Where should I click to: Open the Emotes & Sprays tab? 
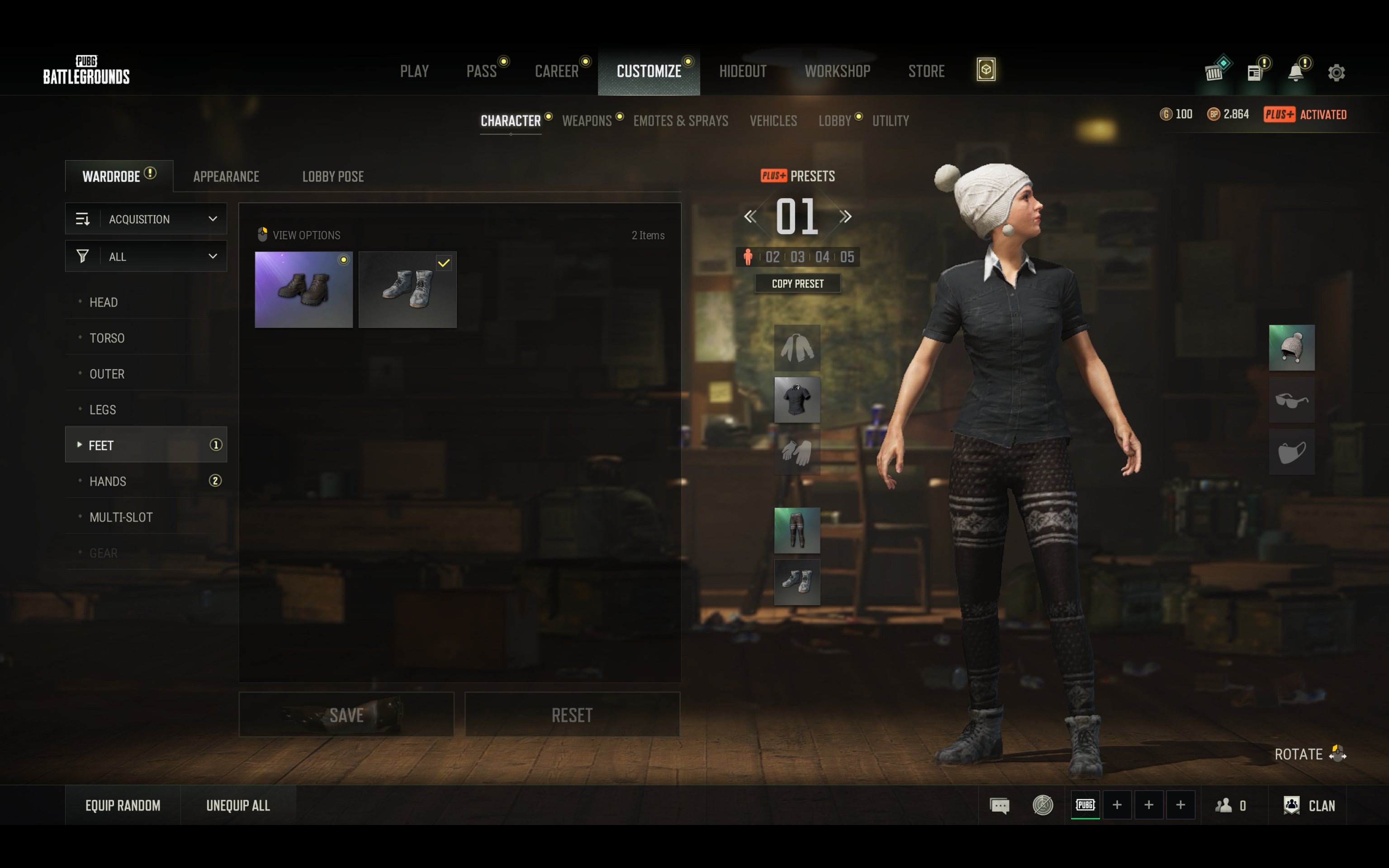point(680,121)
